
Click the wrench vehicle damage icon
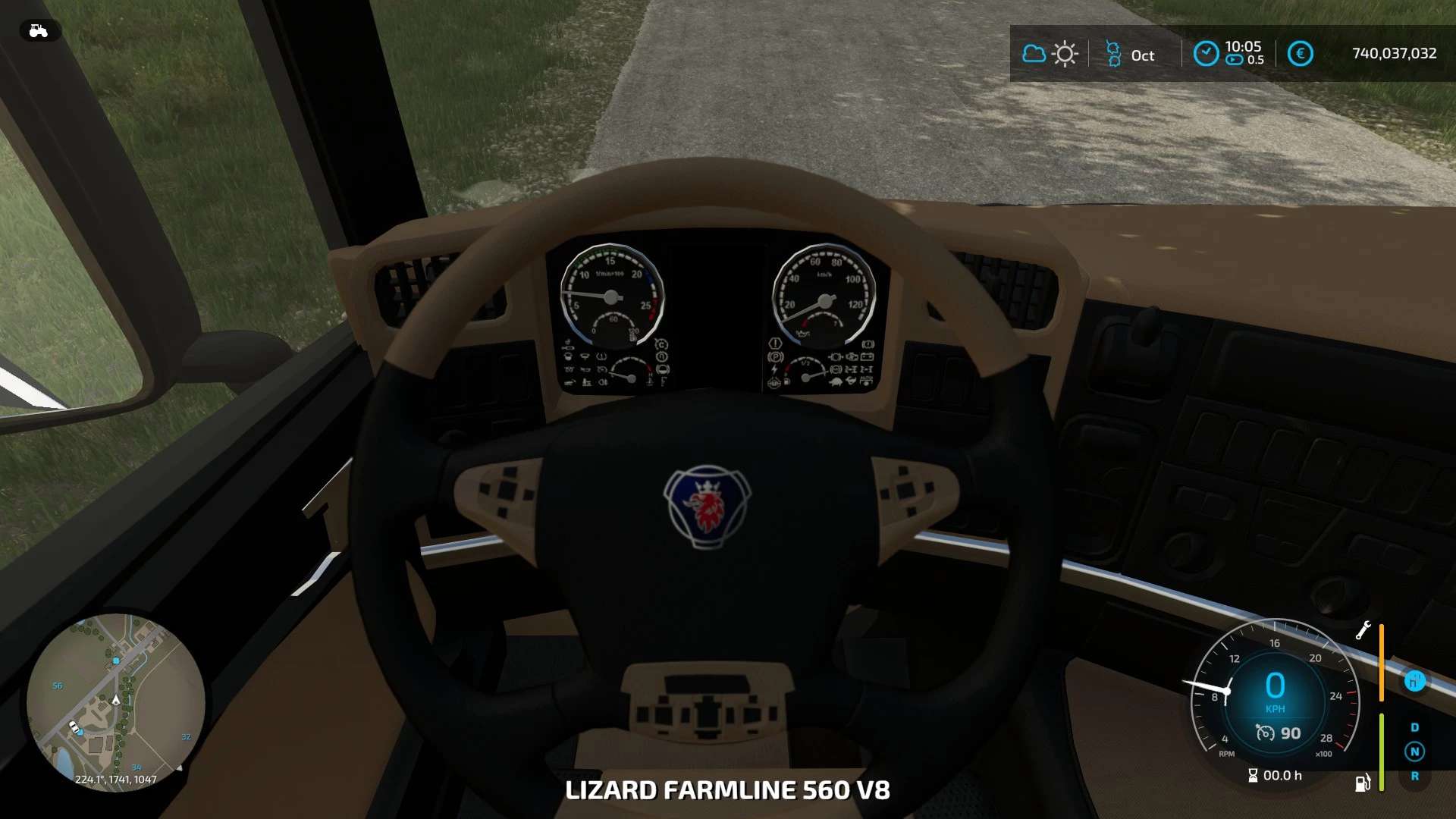[1363, 631]
